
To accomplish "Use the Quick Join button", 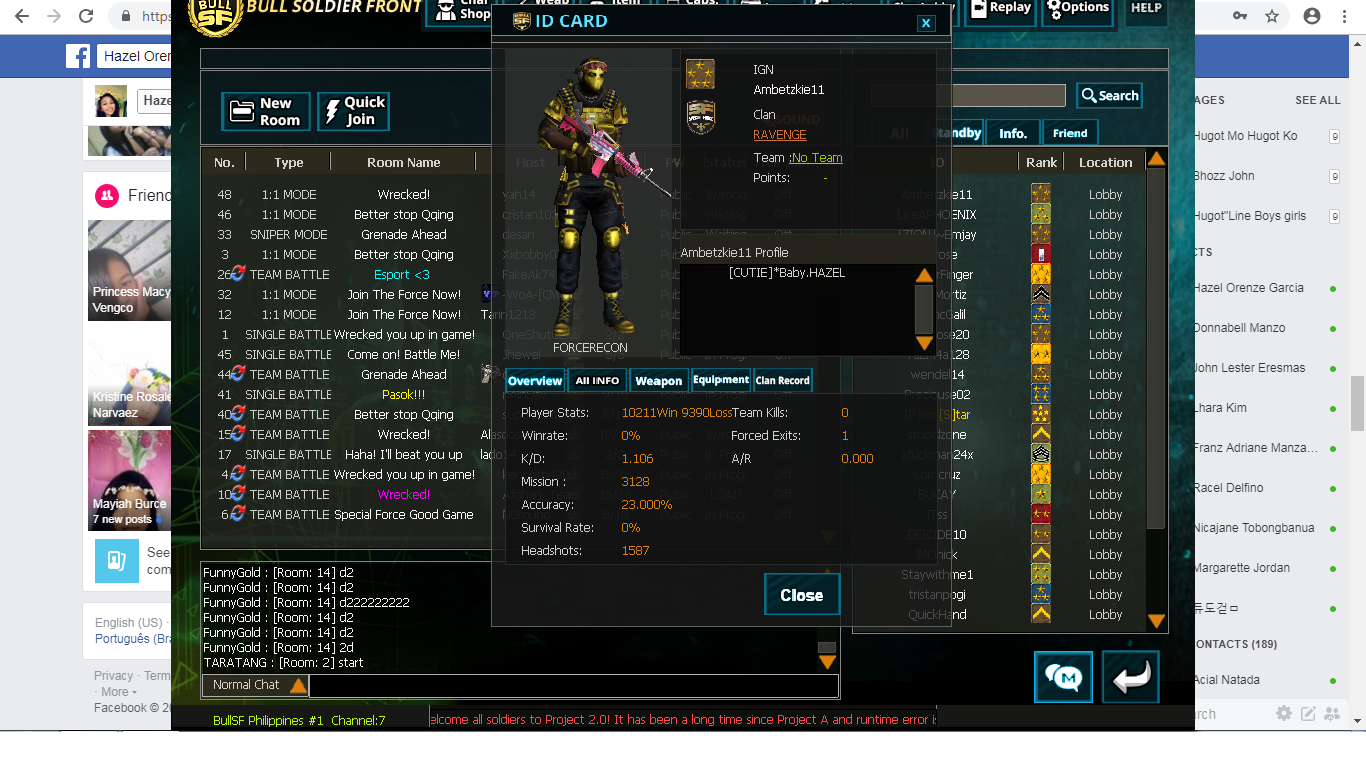I will (x=353, y=111).
